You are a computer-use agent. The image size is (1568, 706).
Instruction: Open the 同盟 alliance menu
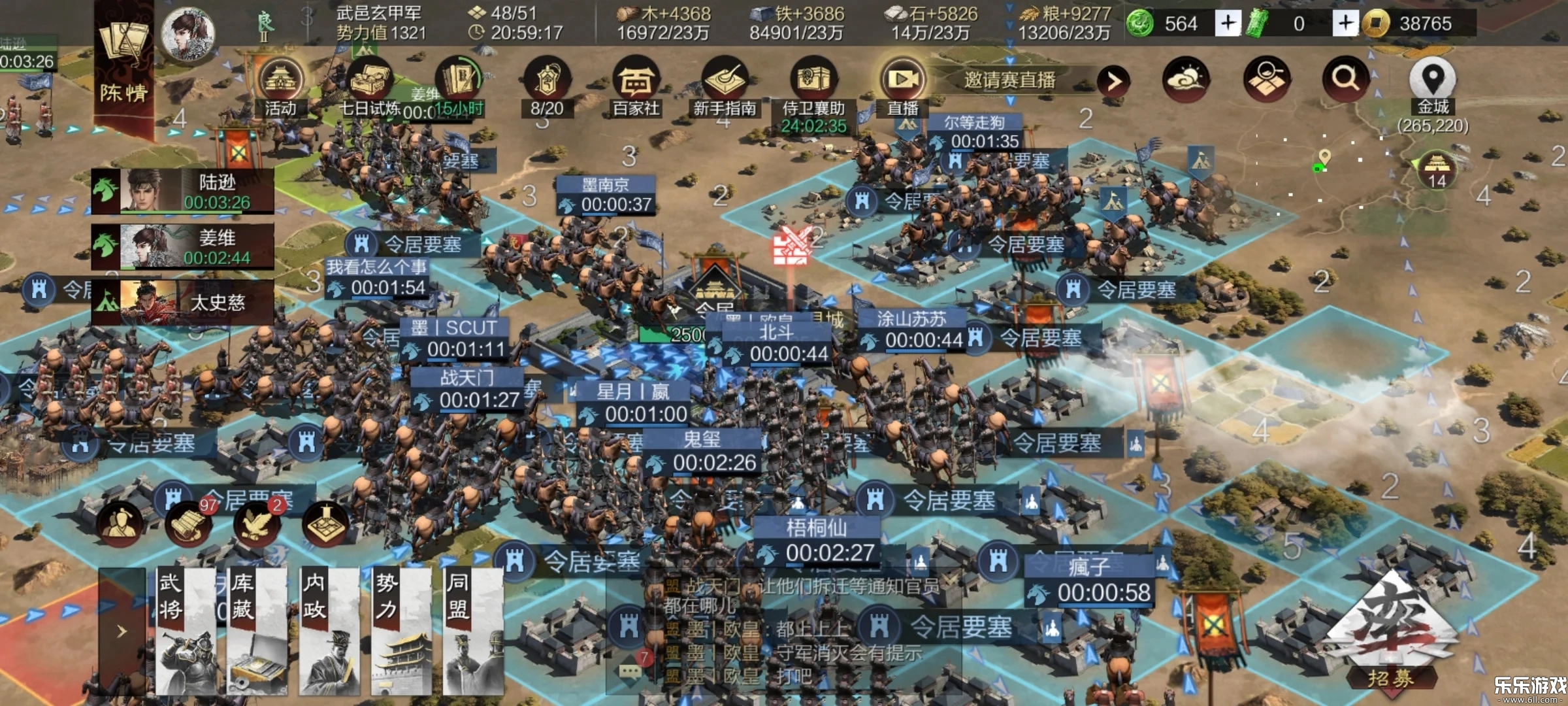[472, 631]
